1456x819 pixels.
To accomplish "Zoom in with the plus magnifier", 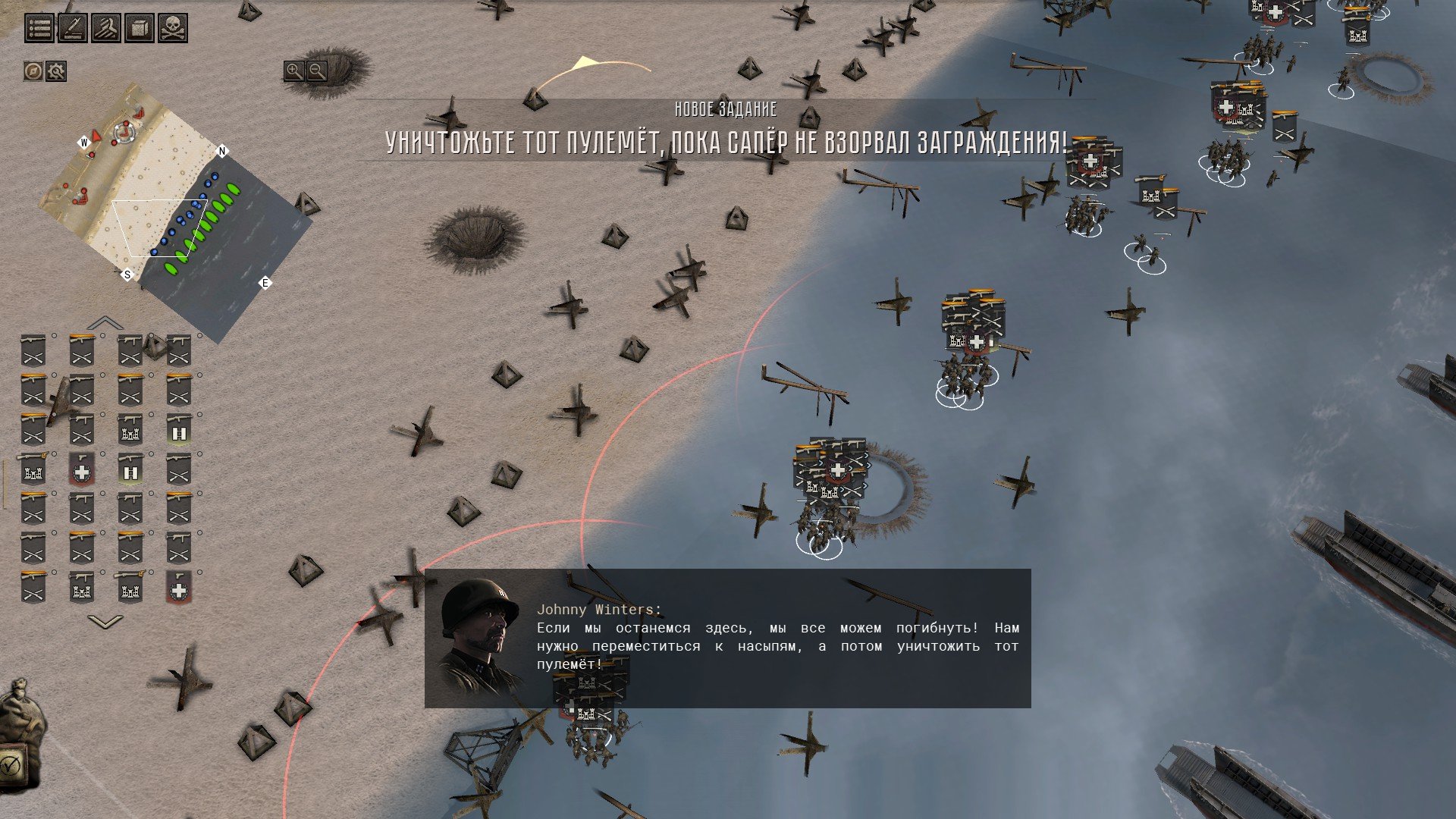I will (294, 71).
